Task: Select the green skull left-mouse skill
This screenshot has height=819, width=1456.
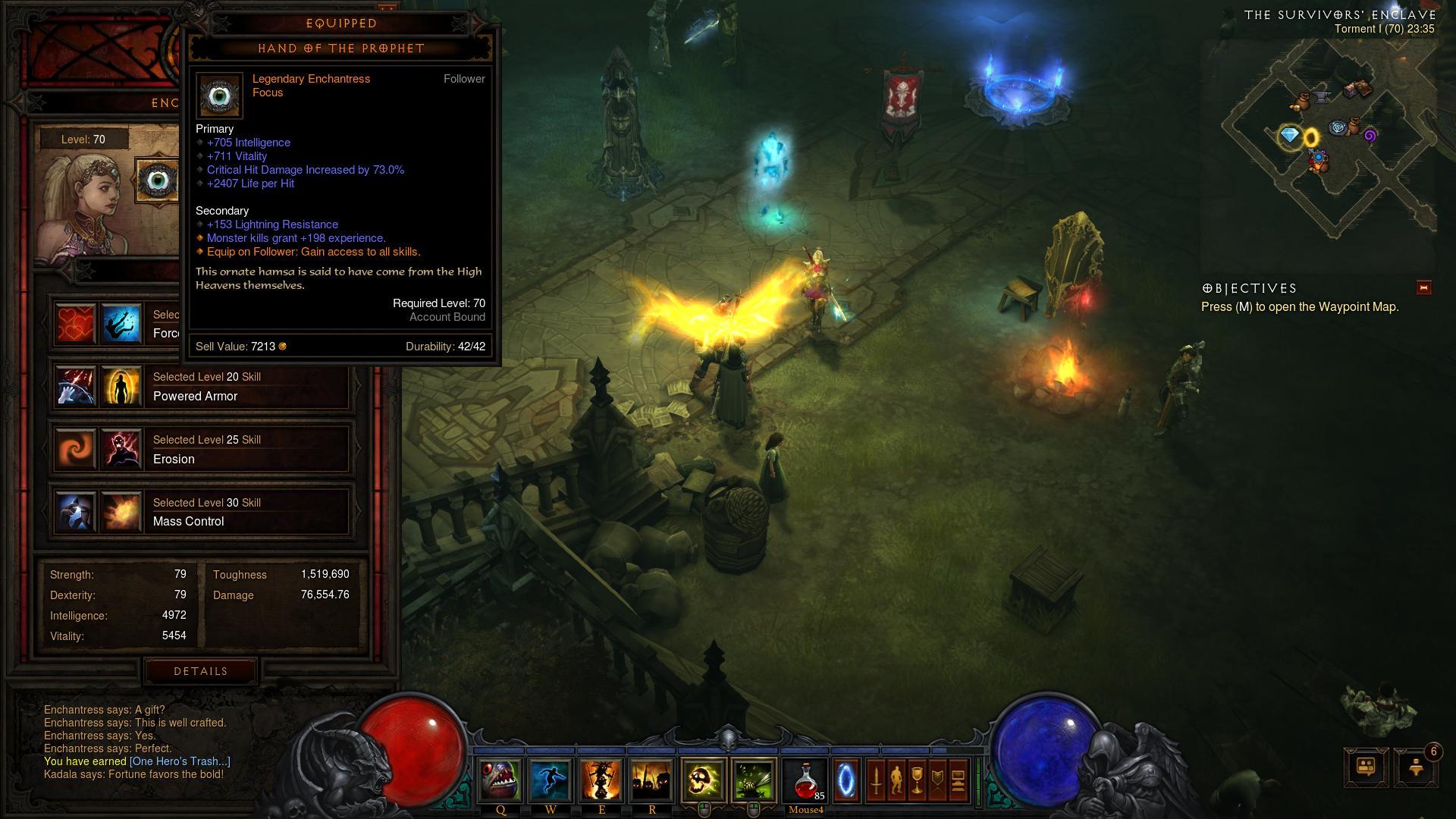Action: pyautogui.click(x=703, y=780)
